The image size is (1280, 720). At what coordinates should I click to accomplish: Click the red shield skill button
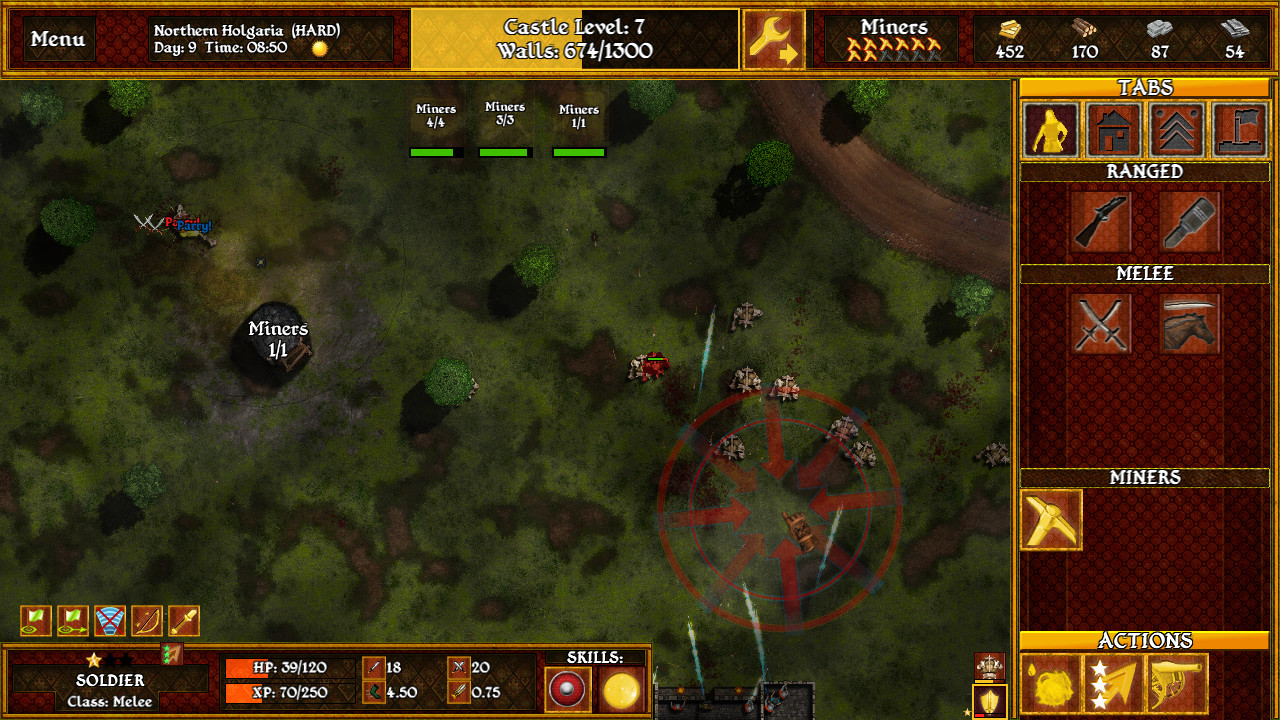[566, 689]
